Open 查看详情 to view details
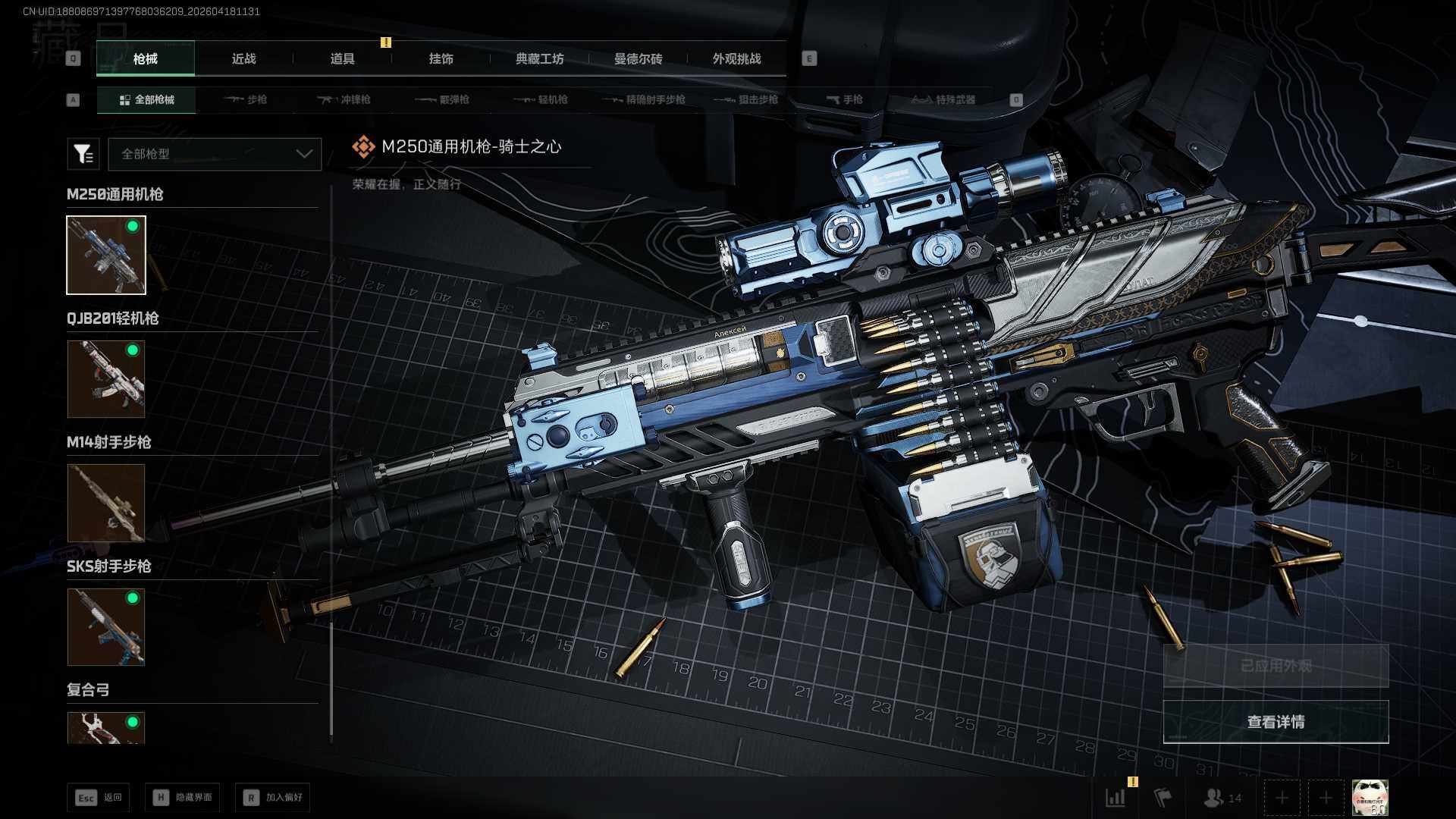Viewport: 1456px width, 819px height. [x=1276, y=722]
